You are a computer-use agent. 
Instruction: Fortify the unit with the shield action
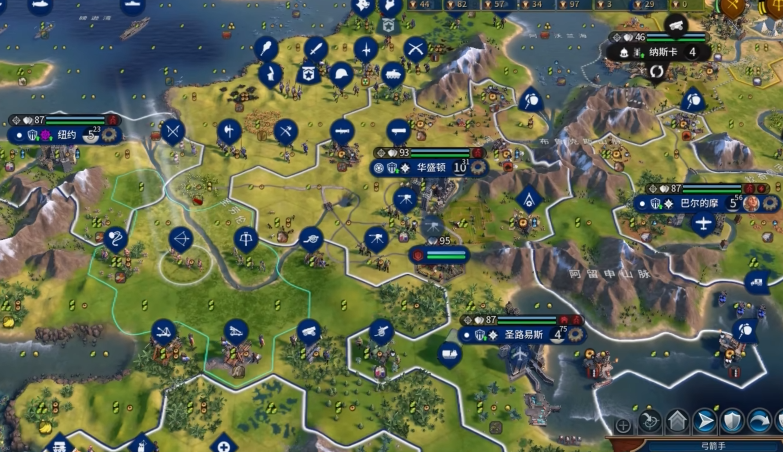coord(733,420)
